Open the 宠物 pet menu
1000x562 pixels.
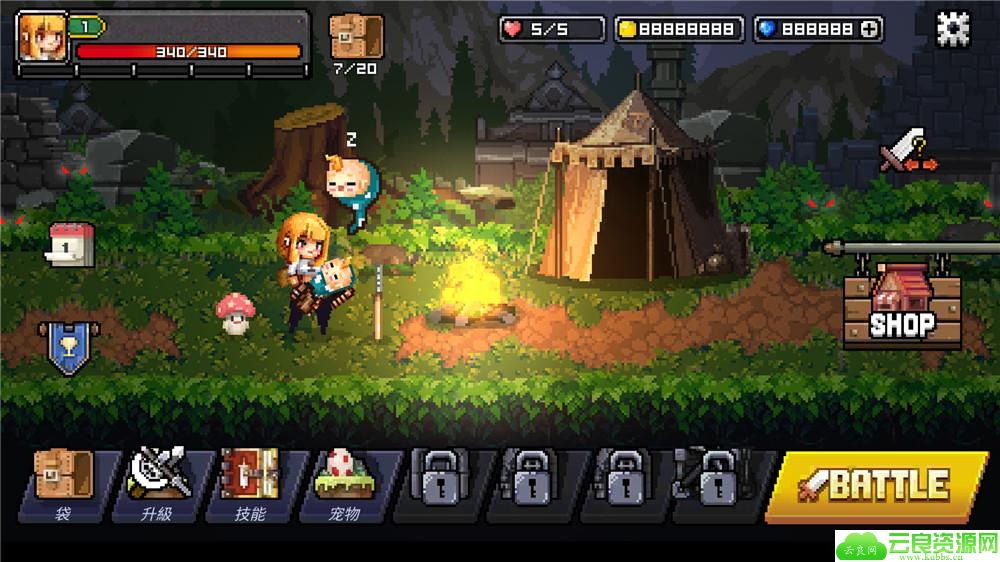pos(344,485)
